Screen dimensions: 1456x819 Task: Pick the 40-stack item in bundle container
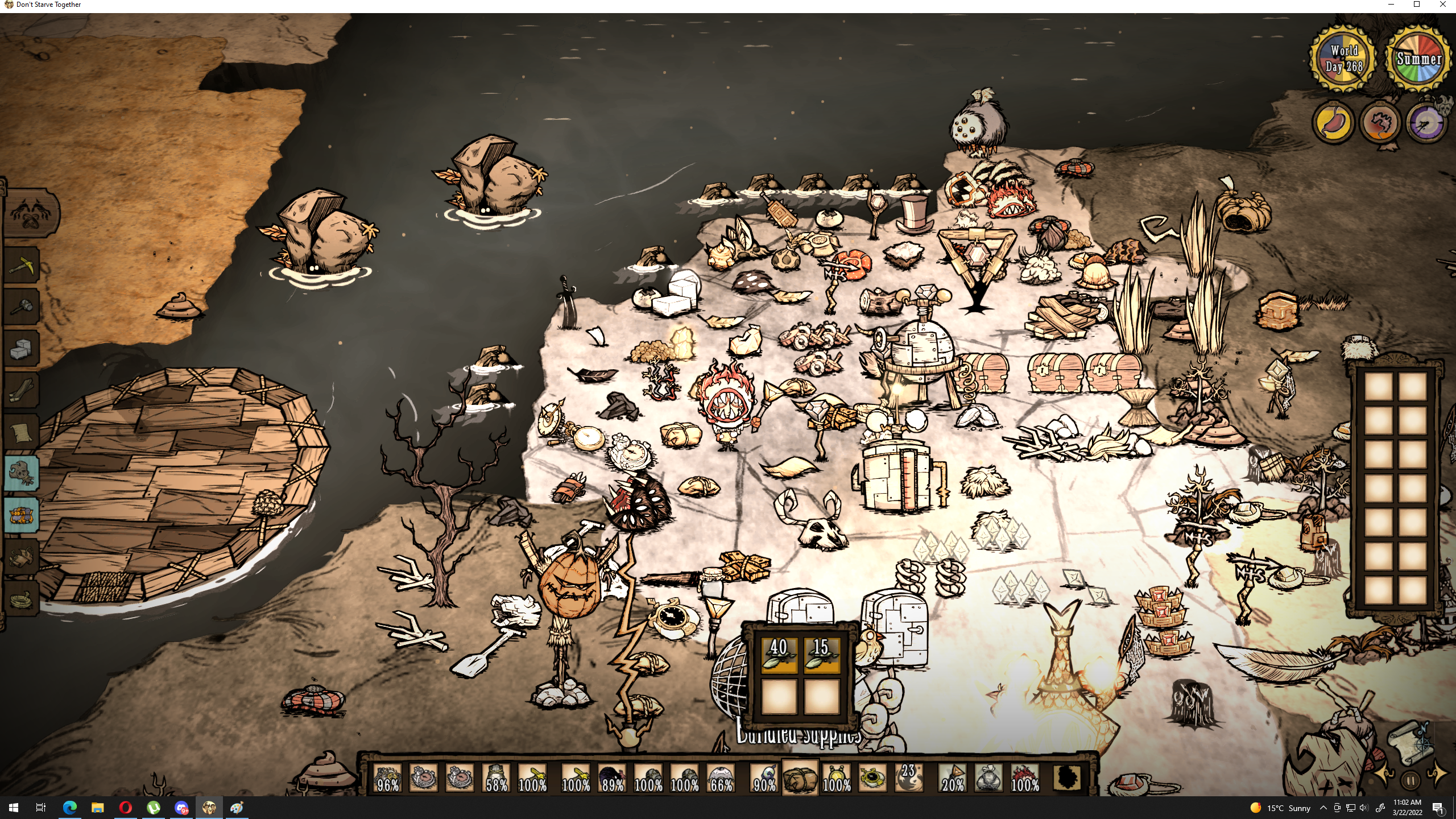(x=779, y=655)
